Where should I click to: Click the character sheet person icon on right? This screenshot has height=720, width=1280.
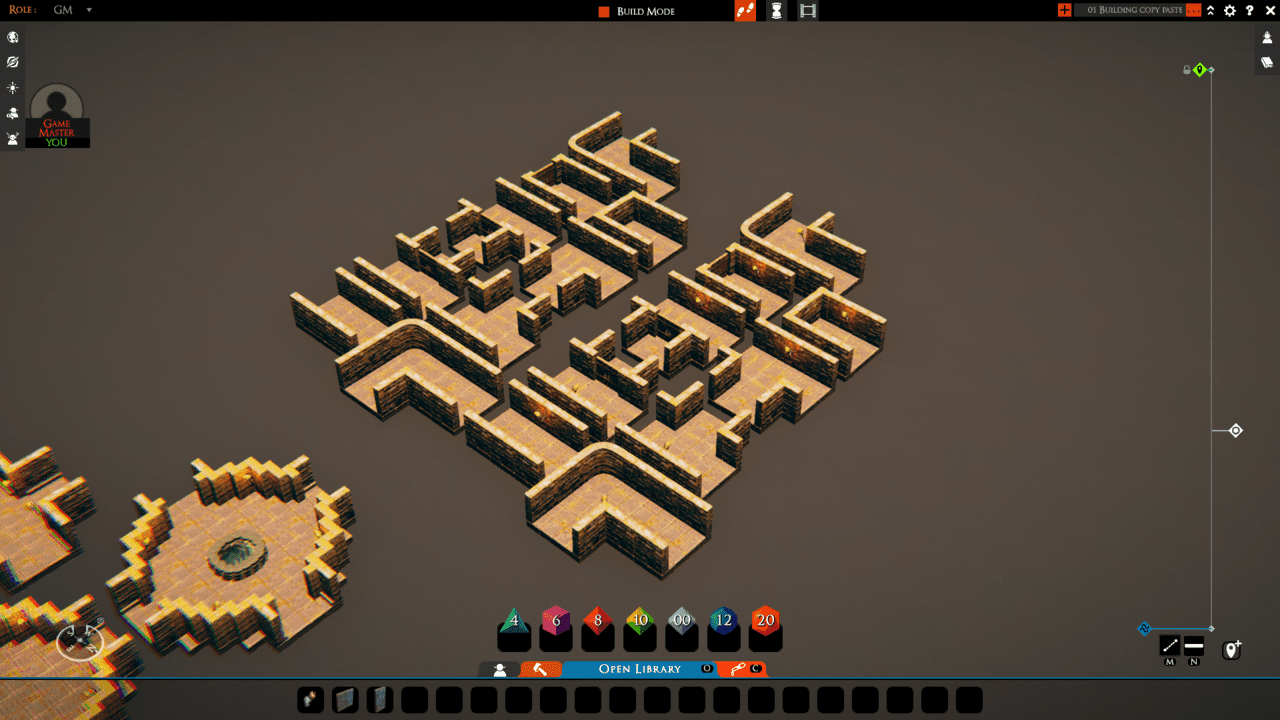1265,37
